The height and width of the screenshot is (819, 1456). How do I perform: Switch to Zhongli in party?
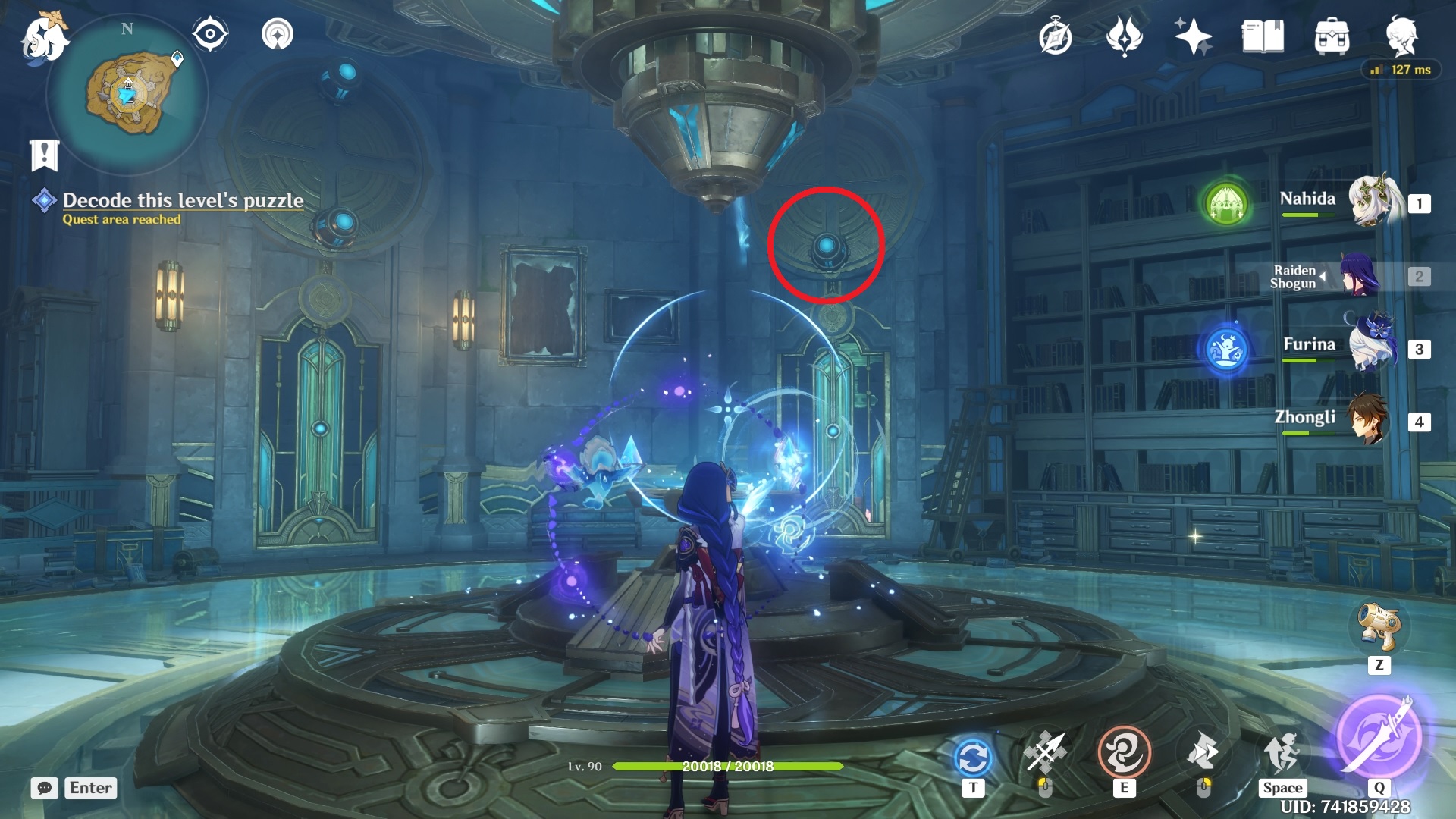[1370, 419]
